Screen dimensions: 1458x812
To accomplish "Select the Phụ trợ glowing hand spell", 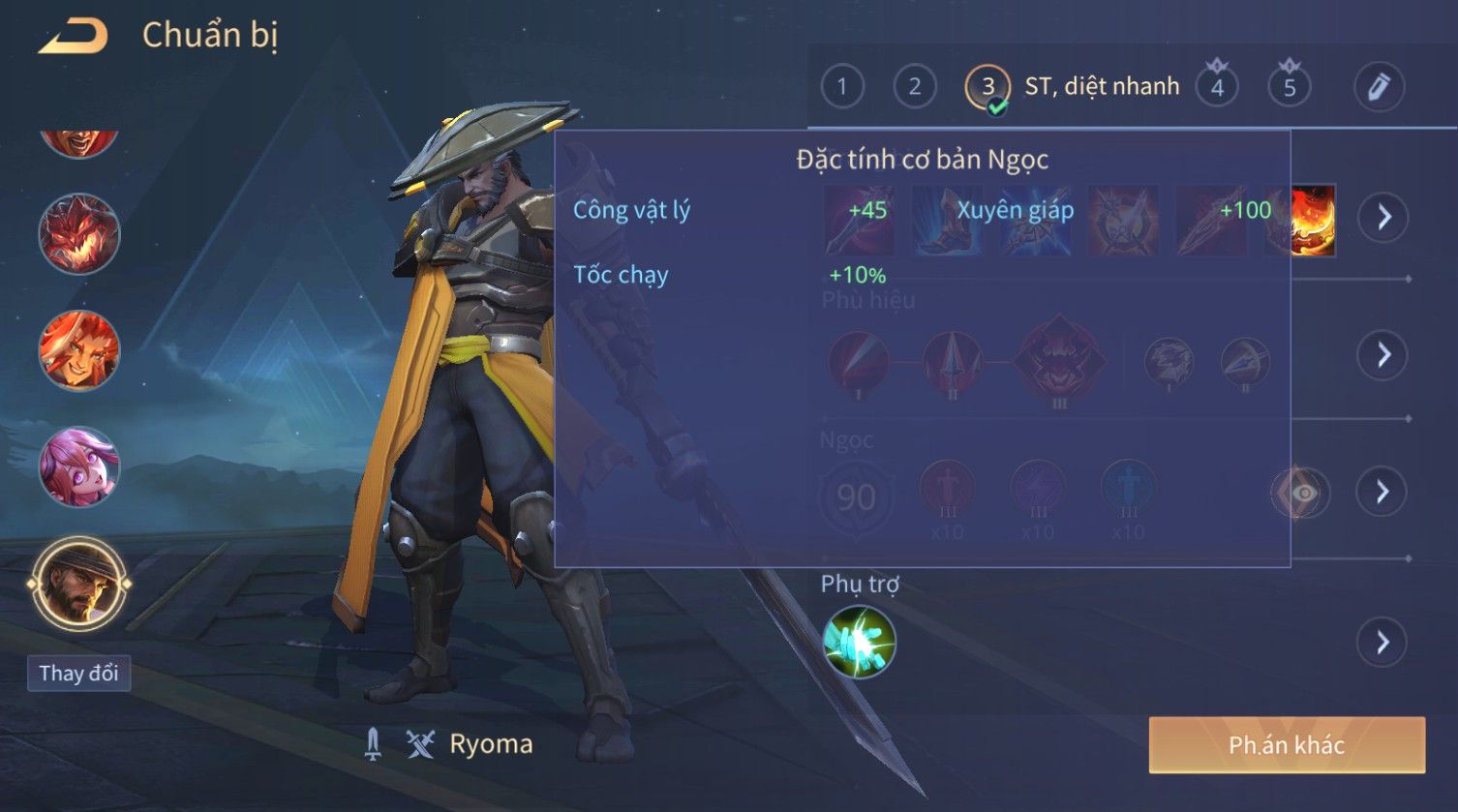I will [x=859, y=642].
